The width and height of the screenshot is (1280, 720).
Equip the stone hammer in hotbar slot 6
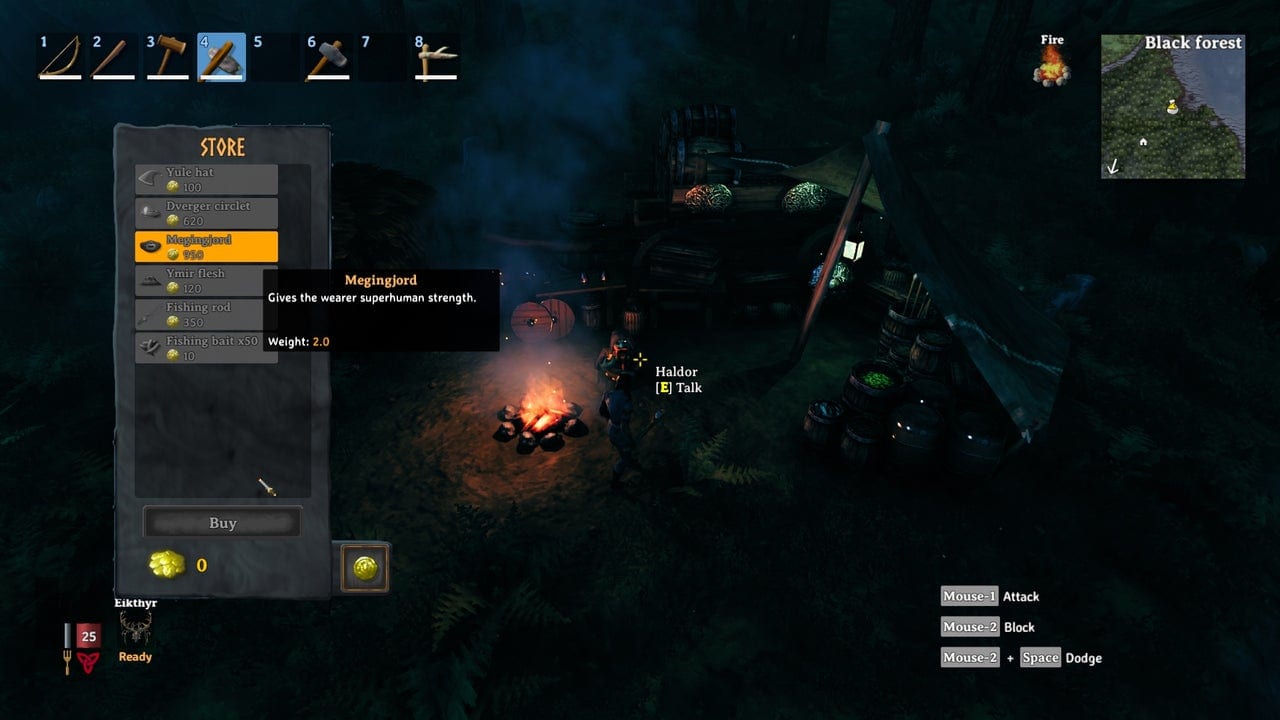(328, 57)
